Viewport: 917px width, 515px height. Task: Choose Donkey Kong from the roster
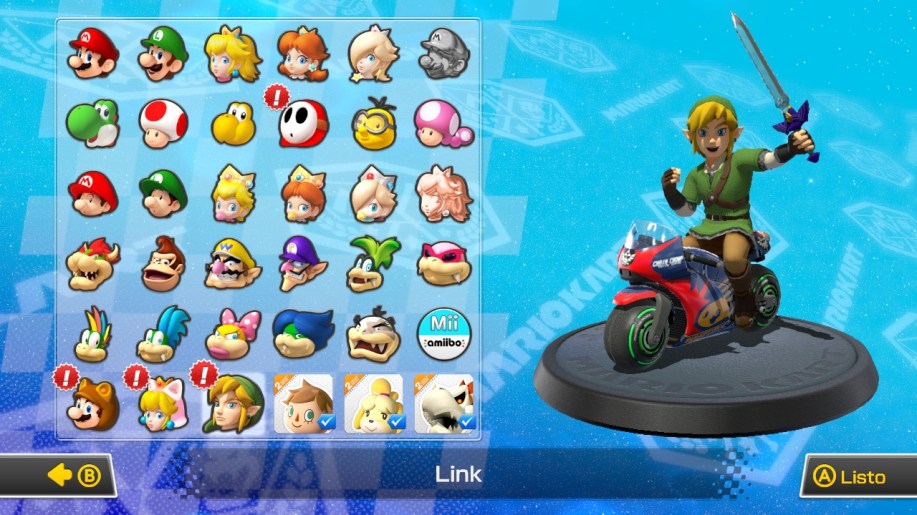[x=163, y=264]
